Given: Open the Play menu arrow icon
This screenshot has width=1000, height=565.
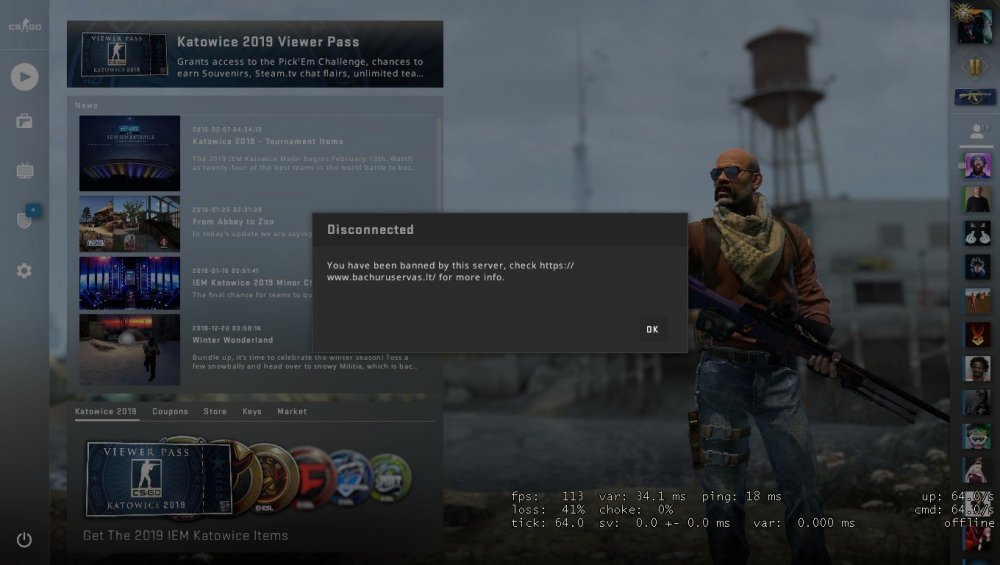Looking at the screenshot, I should tap(24, 76).
